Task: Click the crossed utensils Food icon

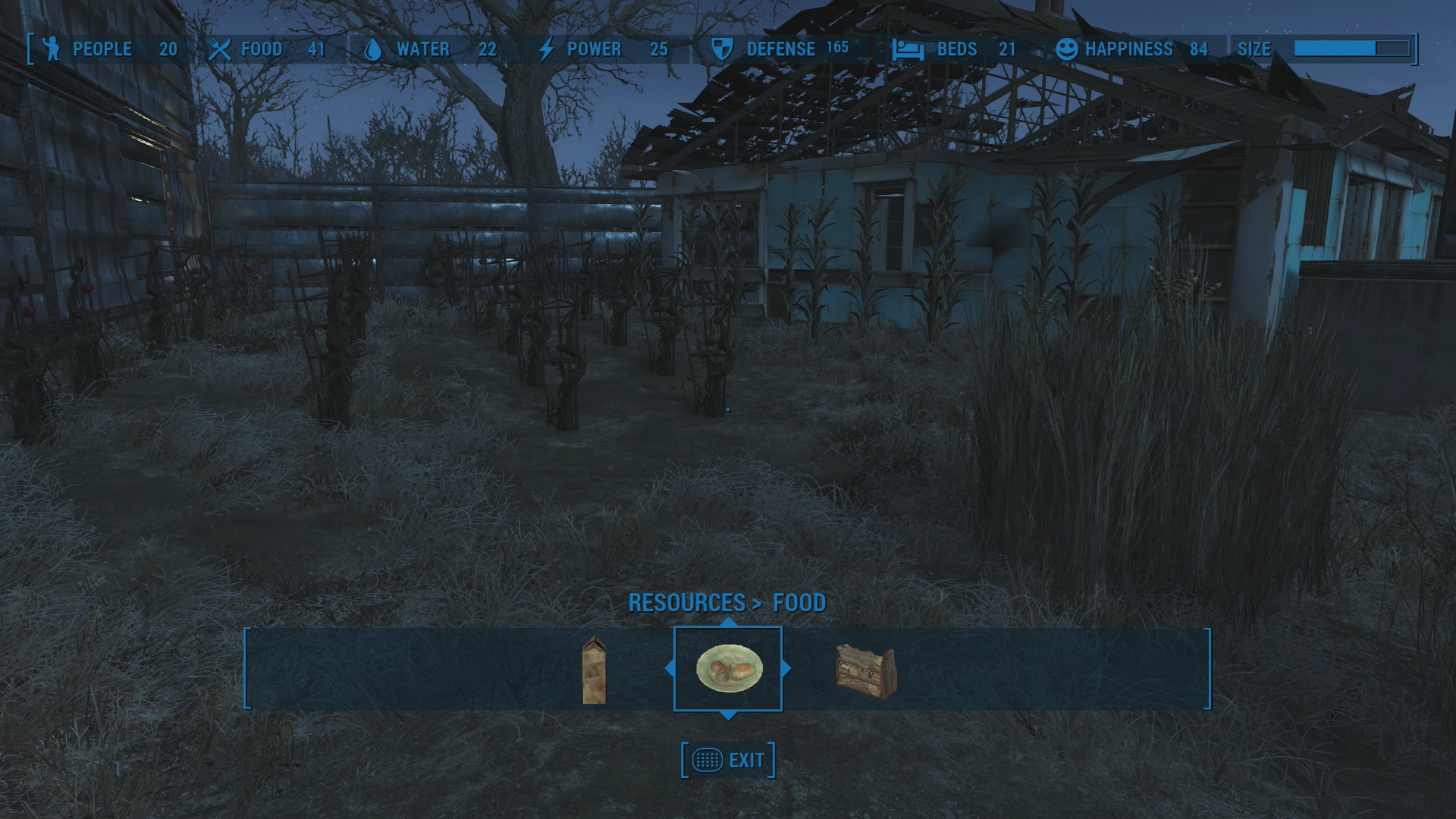Action: click(x=221, y=49)
